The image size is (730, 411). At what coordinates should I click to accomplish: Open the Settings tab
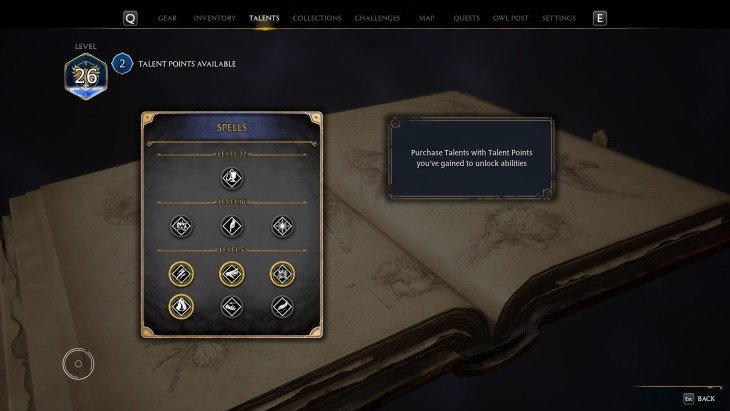pos(558,18)
